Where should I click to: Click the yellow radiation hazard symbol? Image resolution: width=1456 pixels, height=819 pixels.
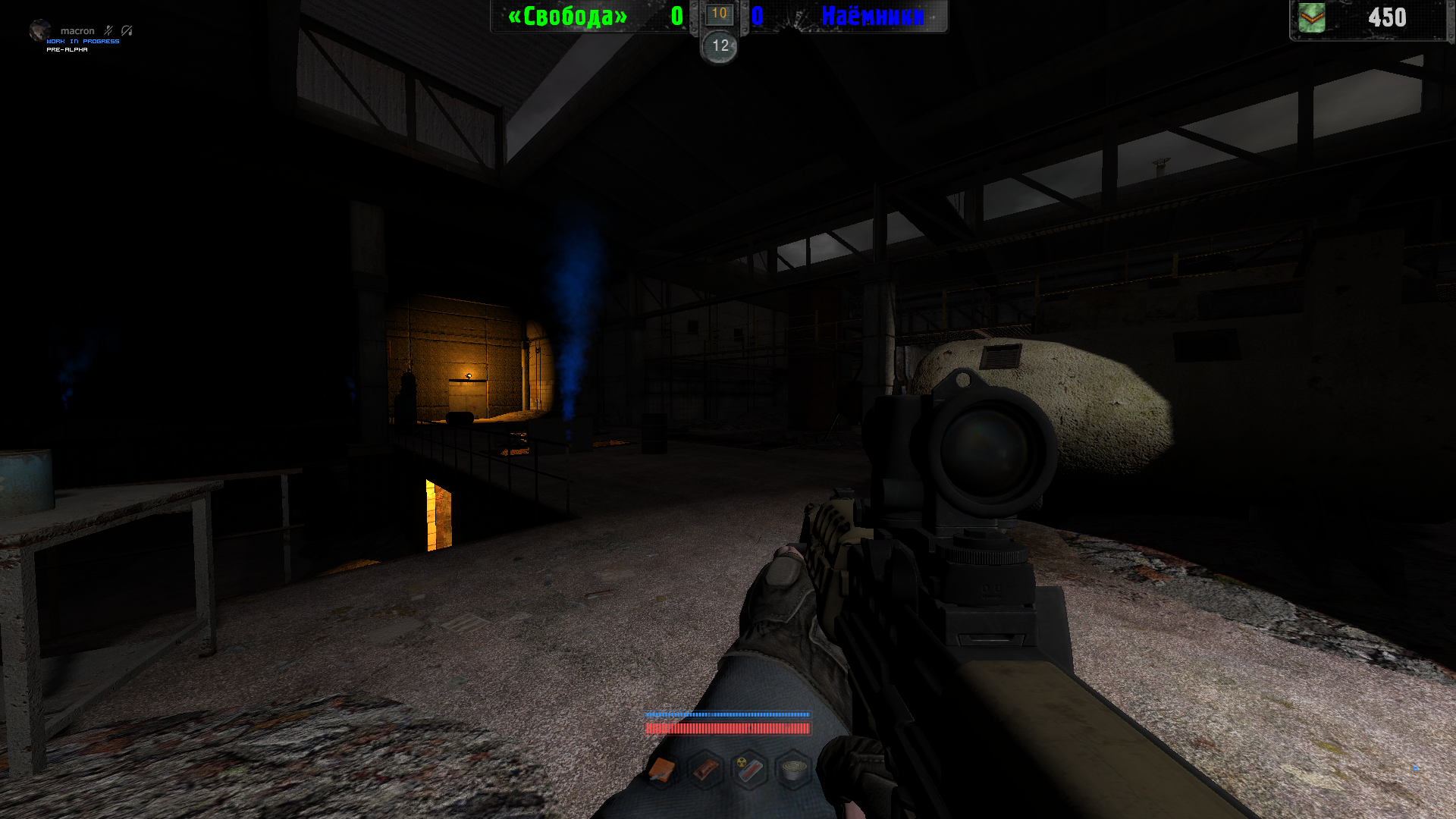coord(741,762)
